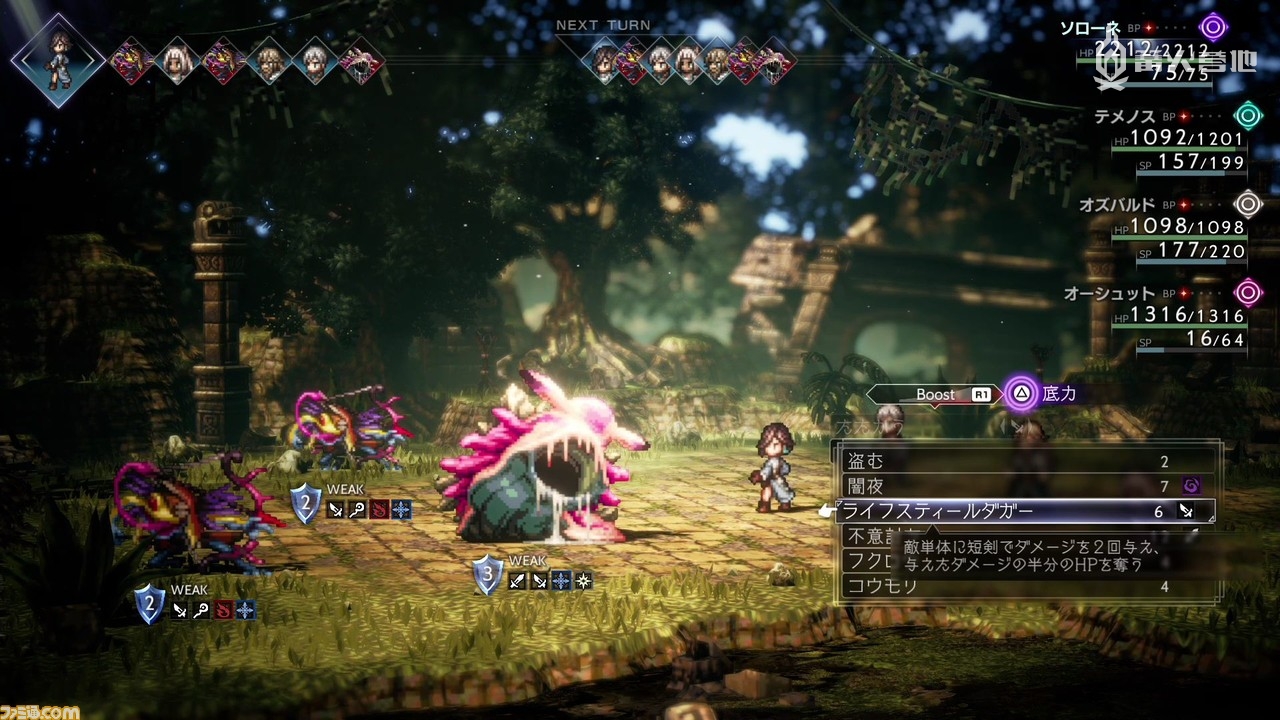Click the large active-turn character portrait
The width and height of the screenshot is (1280, 720).
[58, 60]
